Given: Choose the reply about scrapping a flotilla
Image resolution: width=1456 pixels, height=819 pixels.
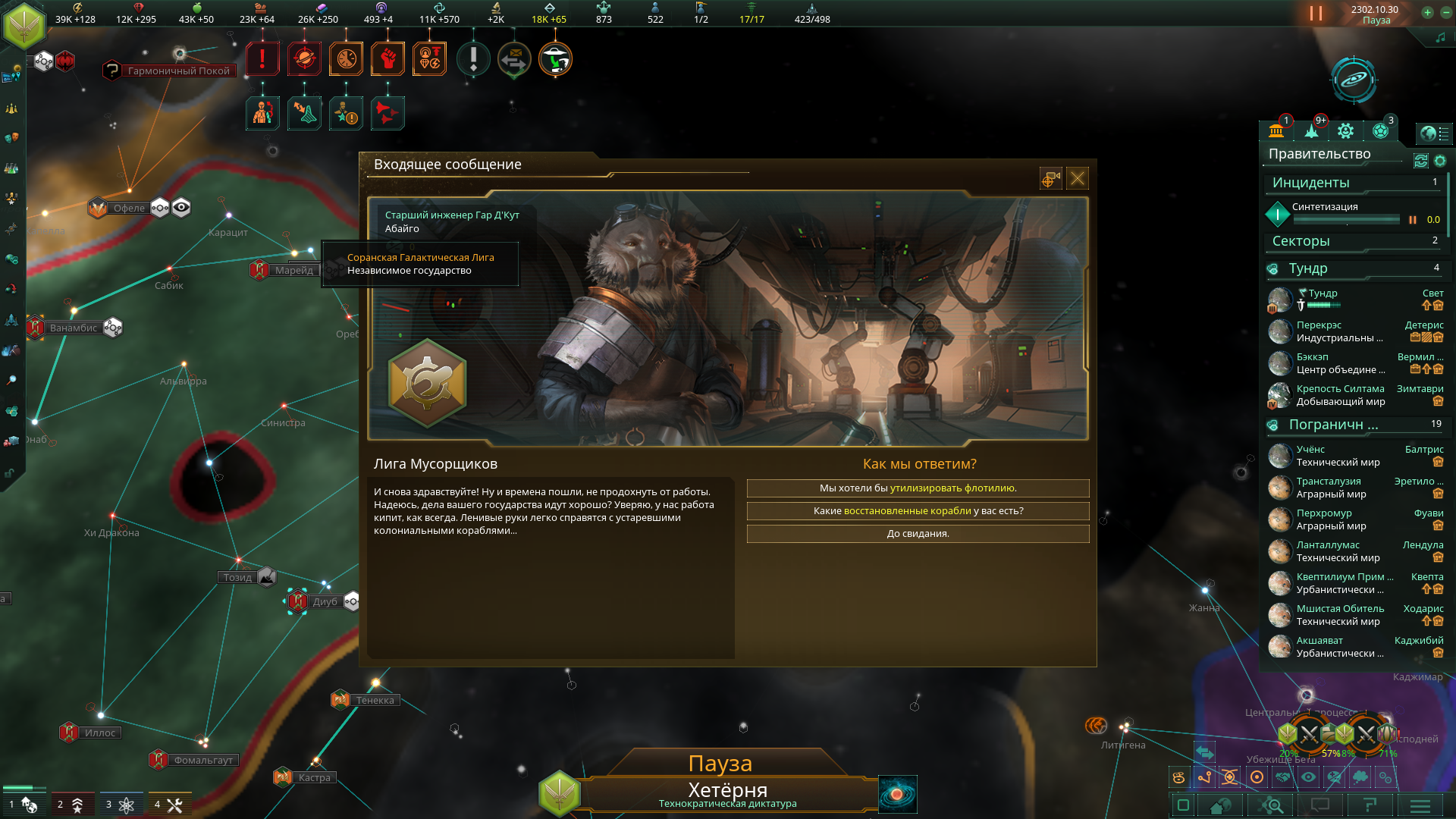Looking at the screenshot, I should [918, 488].
